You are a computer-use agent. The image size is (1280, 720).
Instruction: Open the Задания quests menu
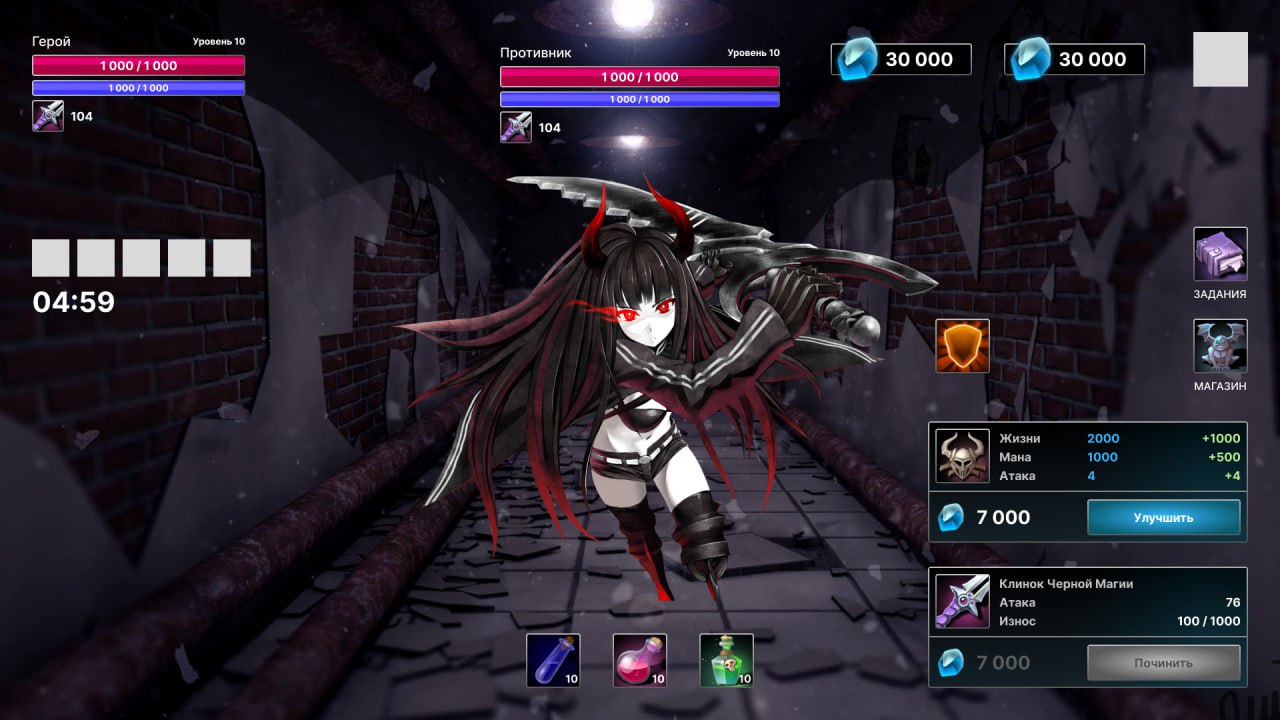pos(1220,254)
